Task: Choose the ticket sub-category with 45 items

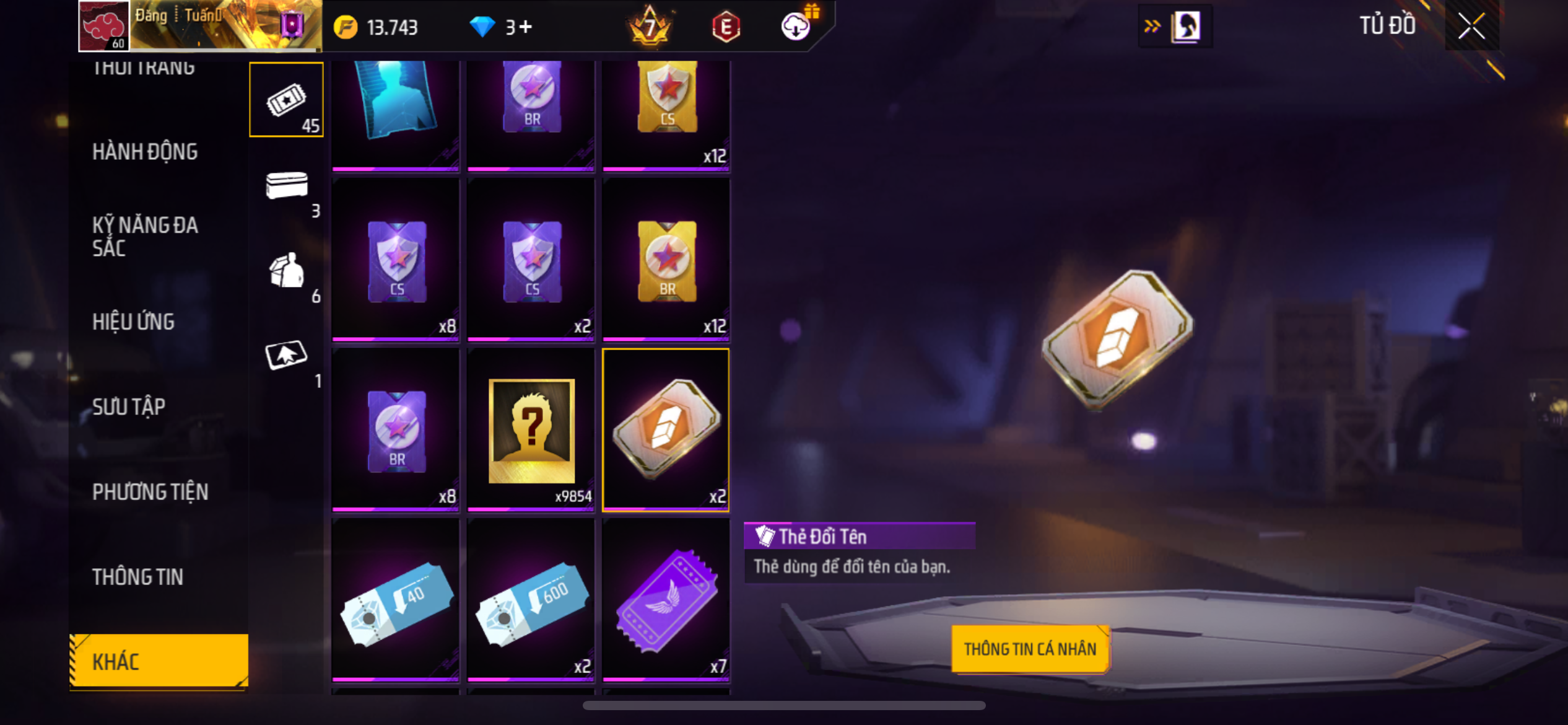Action: (x=286, y=99)
